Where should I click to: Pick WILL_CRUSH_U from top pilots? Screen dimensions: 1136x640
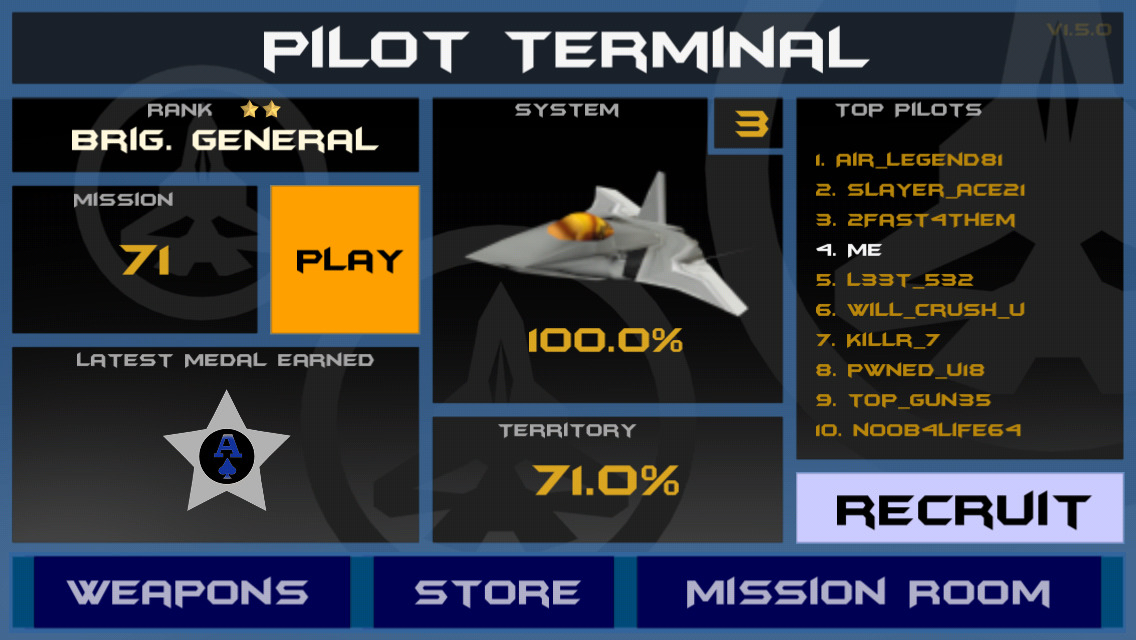921,310
